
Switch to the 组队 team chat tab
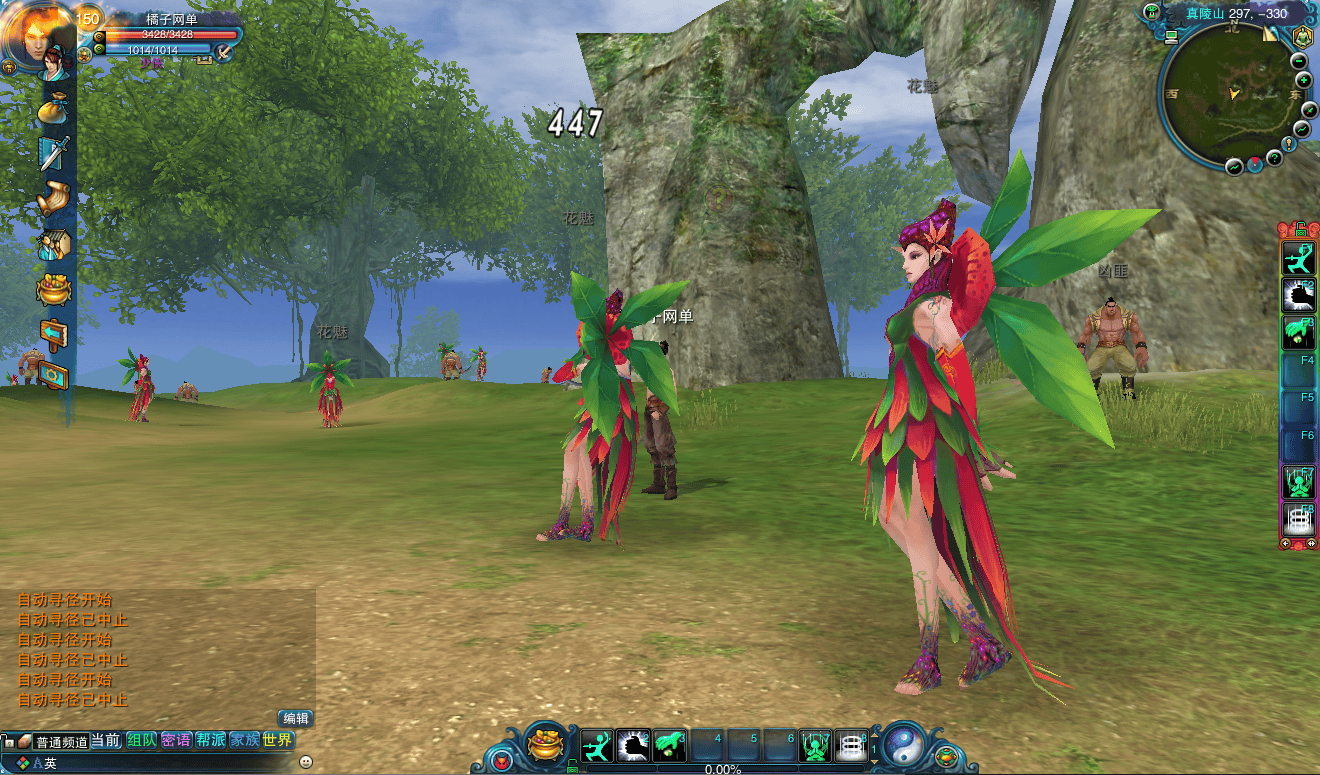(141, 741)
